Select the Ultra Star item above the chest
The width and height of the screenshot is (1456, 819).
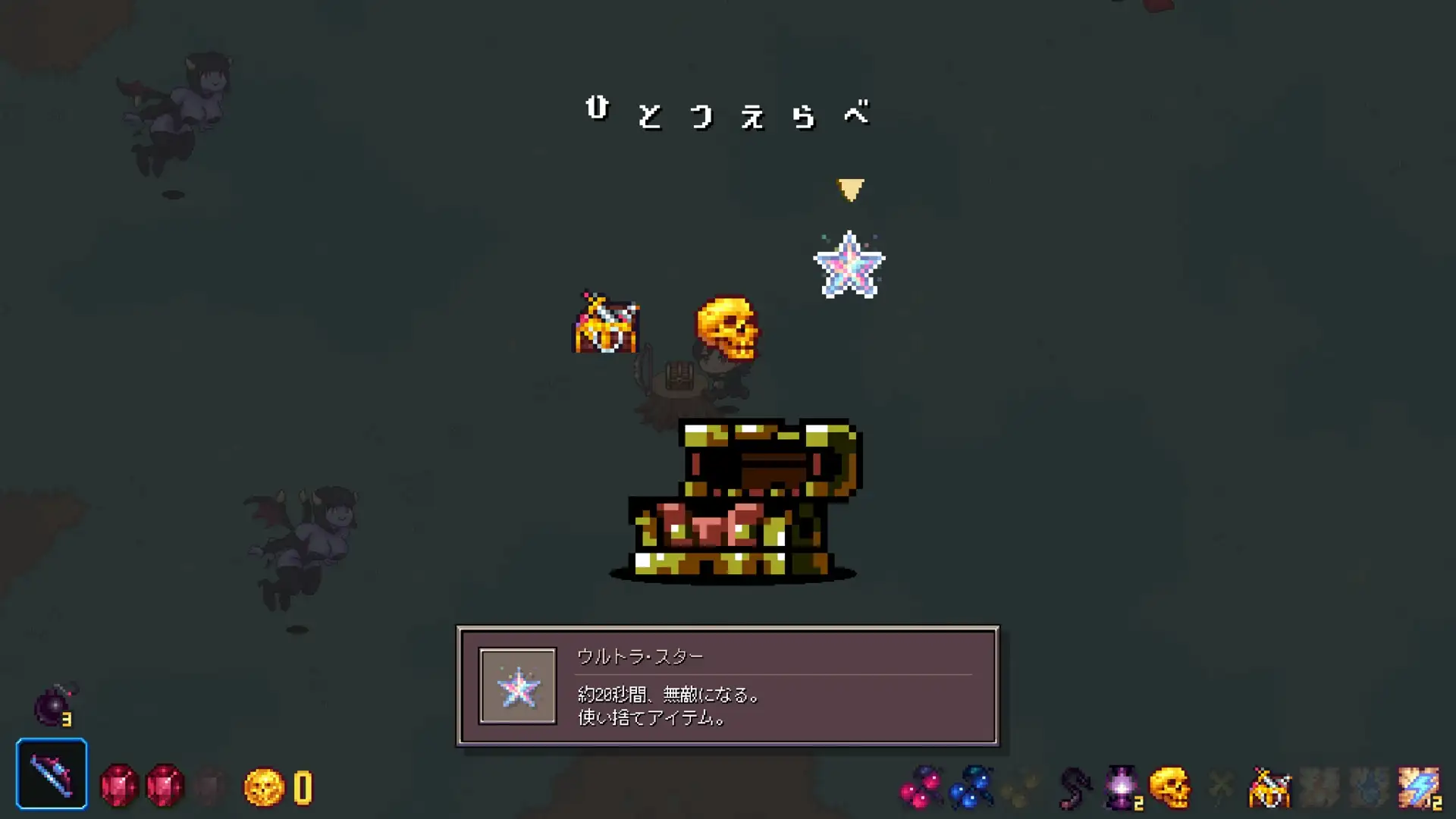pyautogui.click(x=851, y=263)
